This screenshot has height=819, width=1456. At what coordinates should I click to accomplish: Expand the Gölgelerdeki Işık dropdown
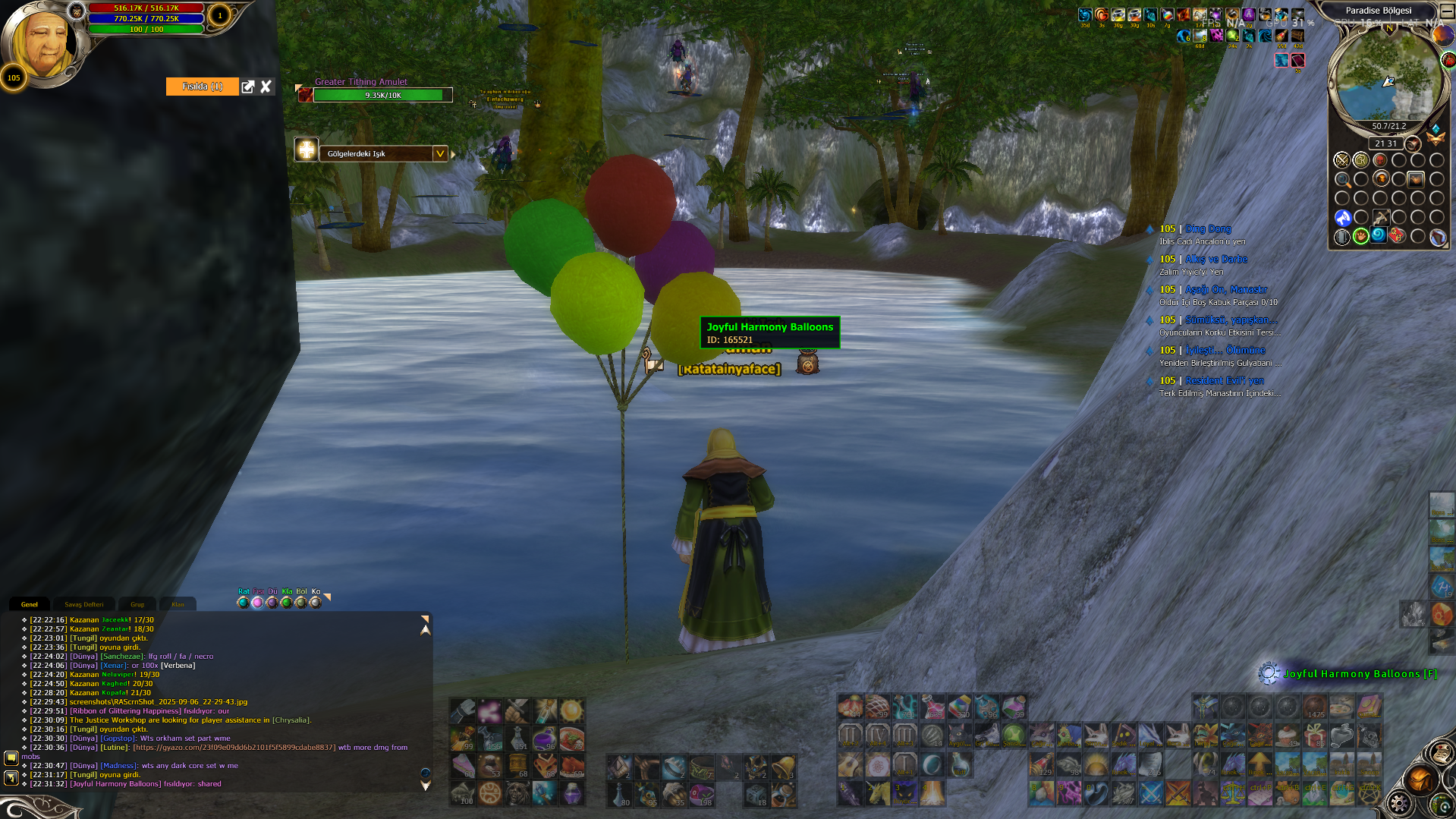[439, 153]
